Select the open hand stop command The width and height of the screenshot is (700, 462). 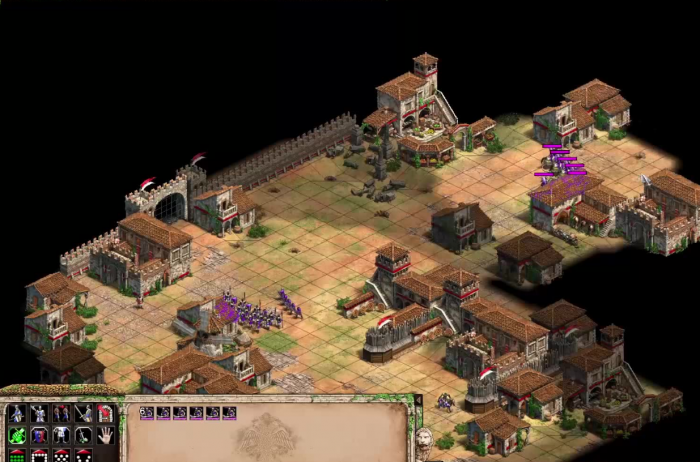click(x=104, y=435)
